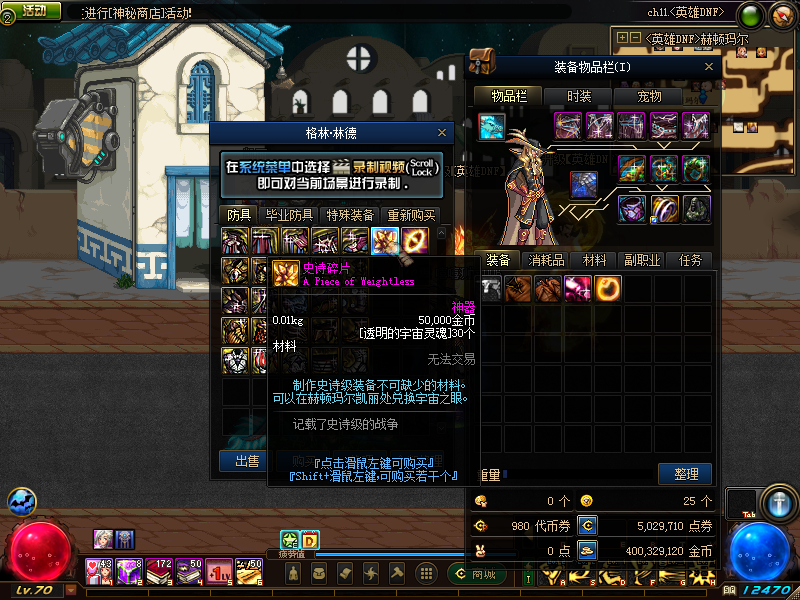This screenshot has width=800, height=600.
Task: Close the 格林·林德 shop window
Action: [x=442, y=132]
